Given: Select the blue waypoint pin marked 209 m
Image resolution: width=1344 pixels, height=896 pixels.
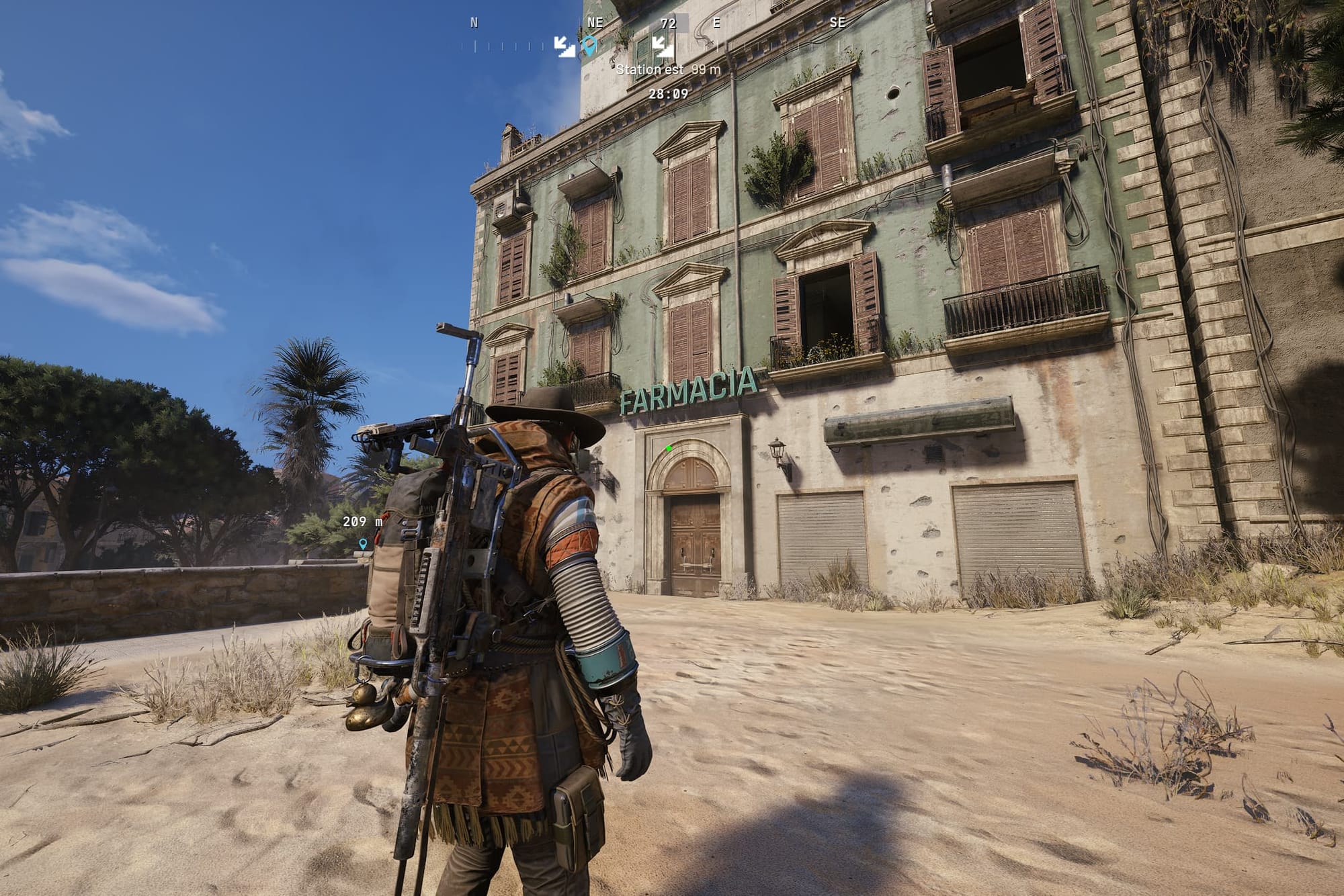Looking at the screenshot, I should (x=363, y=543).
